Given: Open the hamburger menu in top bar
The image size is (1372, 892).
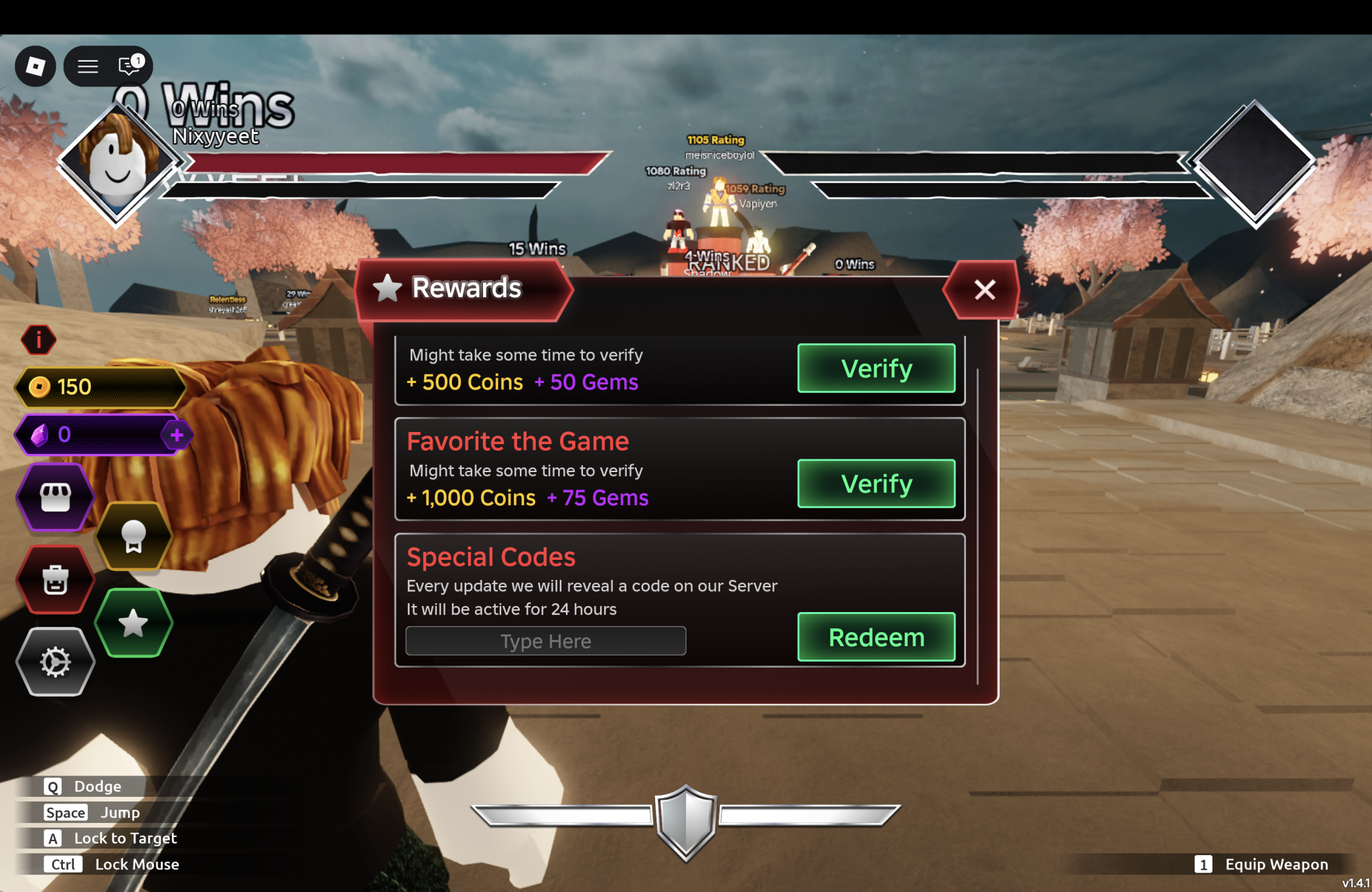Looking at the screenshot, I should click(88, 66).
